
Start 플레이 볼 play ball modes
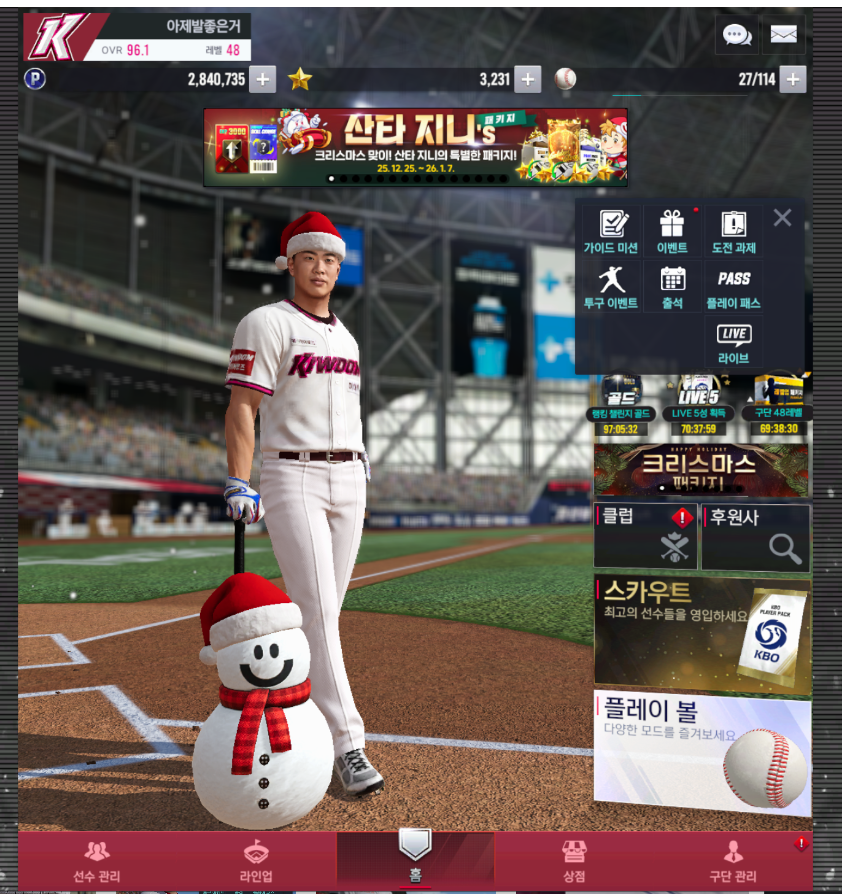point(701,750)
